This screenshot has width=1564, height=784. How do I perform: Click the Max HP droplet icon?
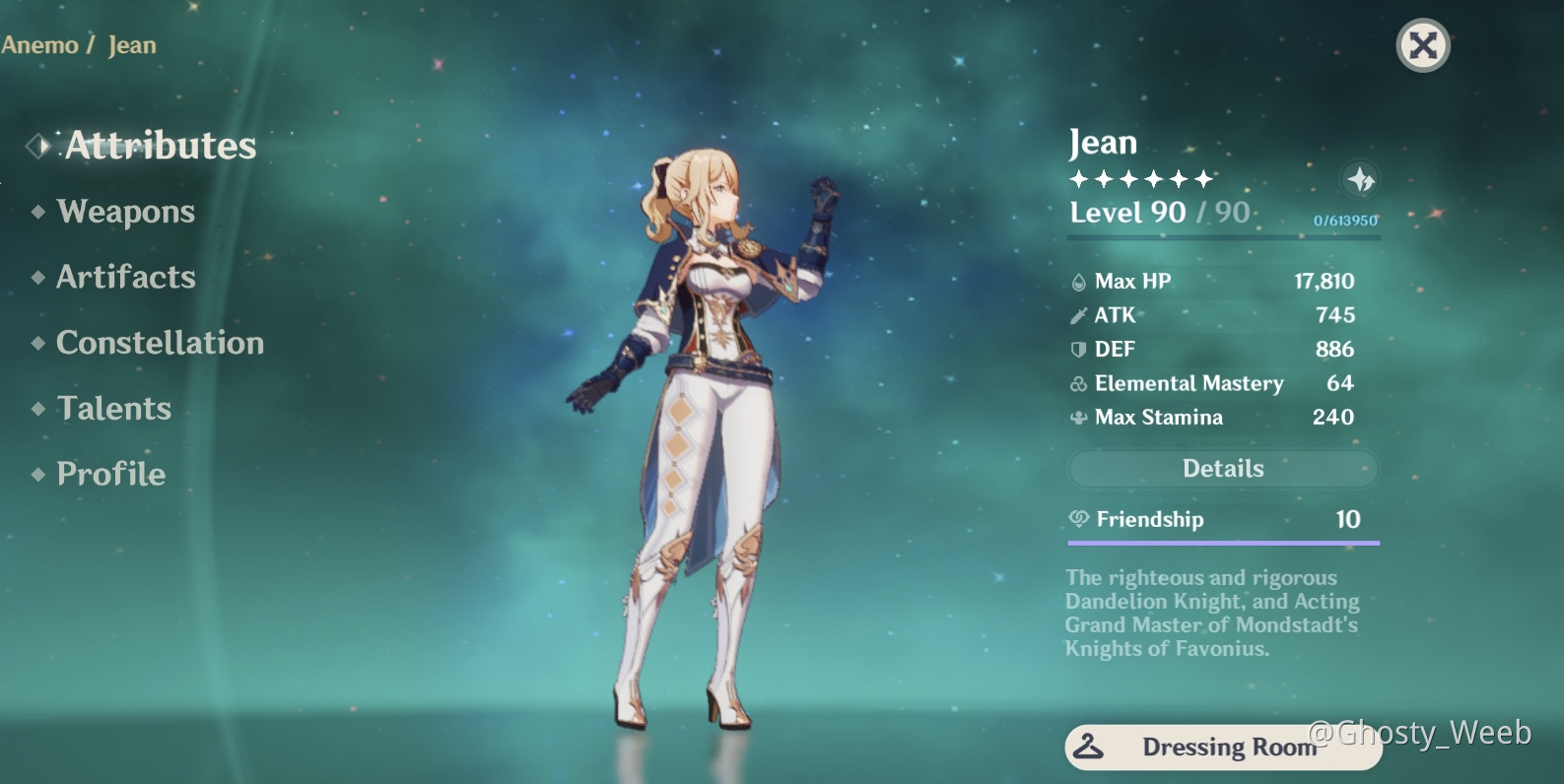1082,281
